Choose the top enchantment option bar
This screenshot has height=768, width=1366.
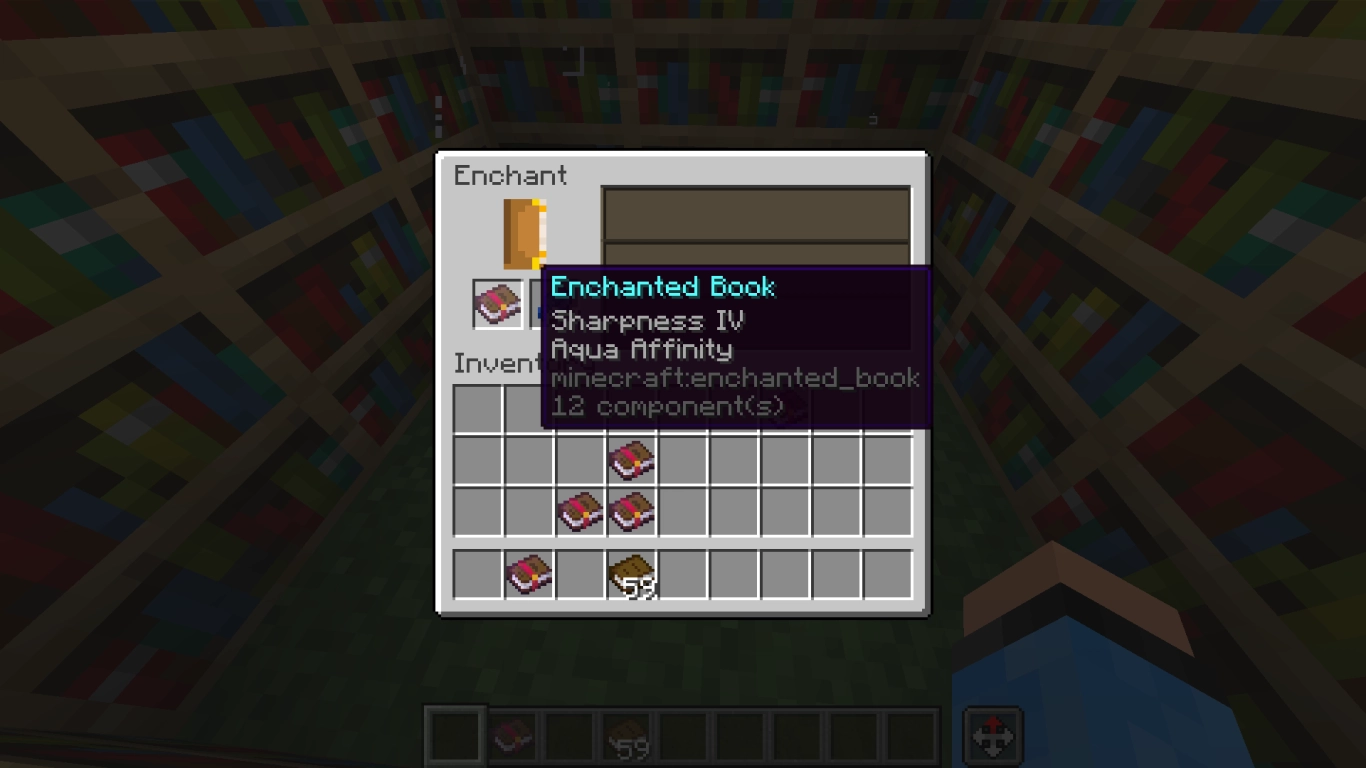(x=756, y=214)
